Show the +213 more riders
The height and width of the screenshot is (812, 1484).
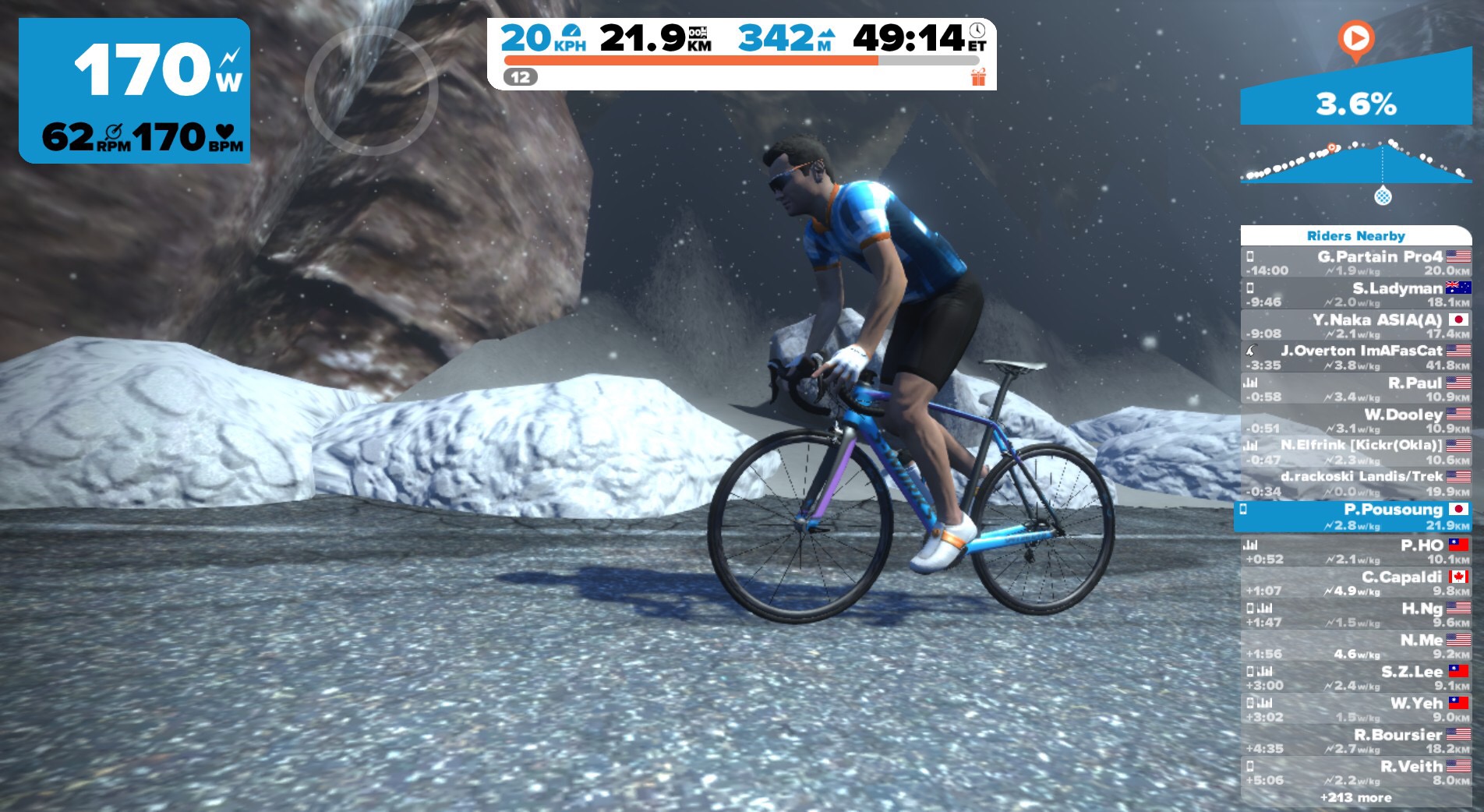1355,798
